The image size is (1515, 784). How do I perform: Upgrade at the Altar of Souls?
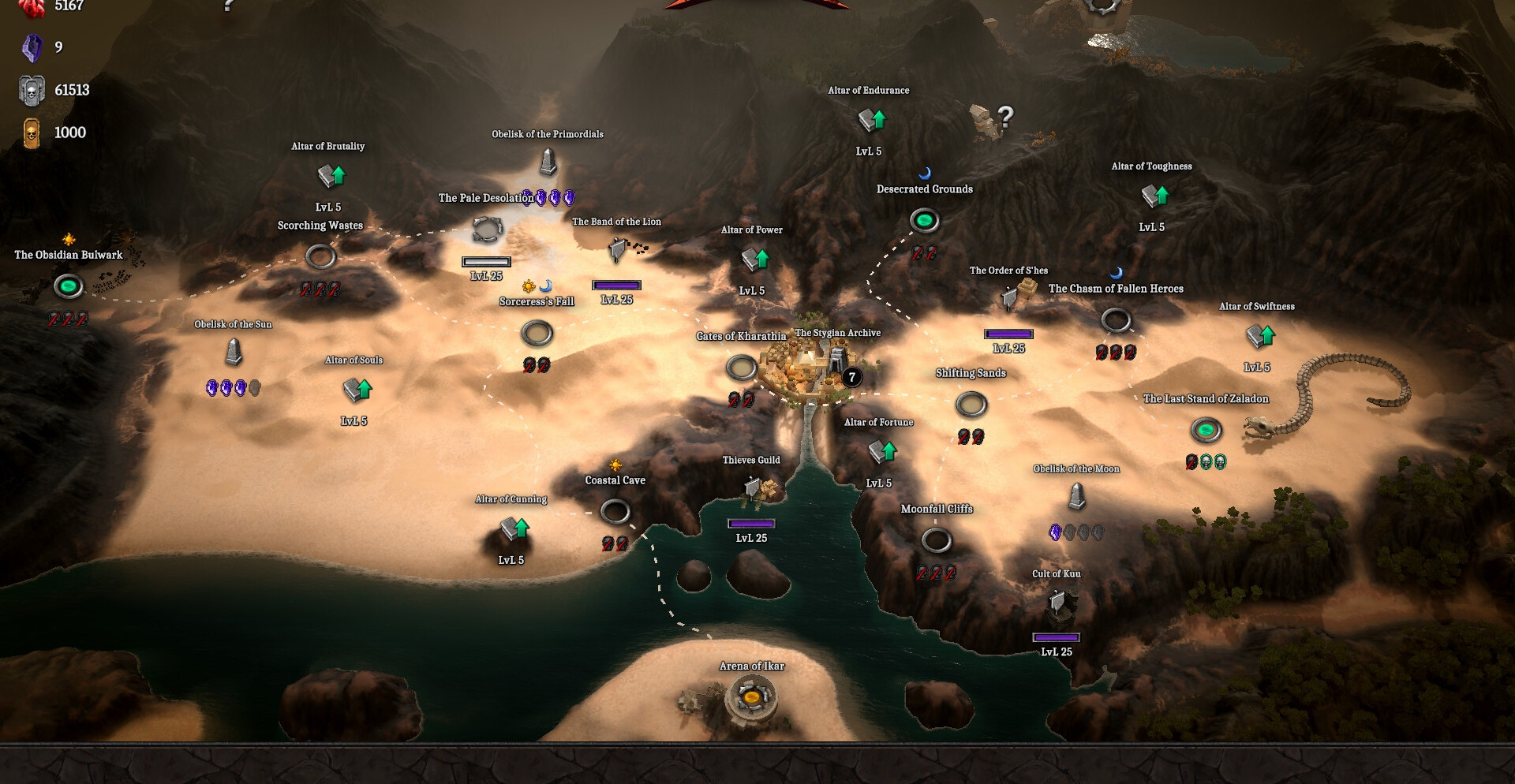point(357,389)
